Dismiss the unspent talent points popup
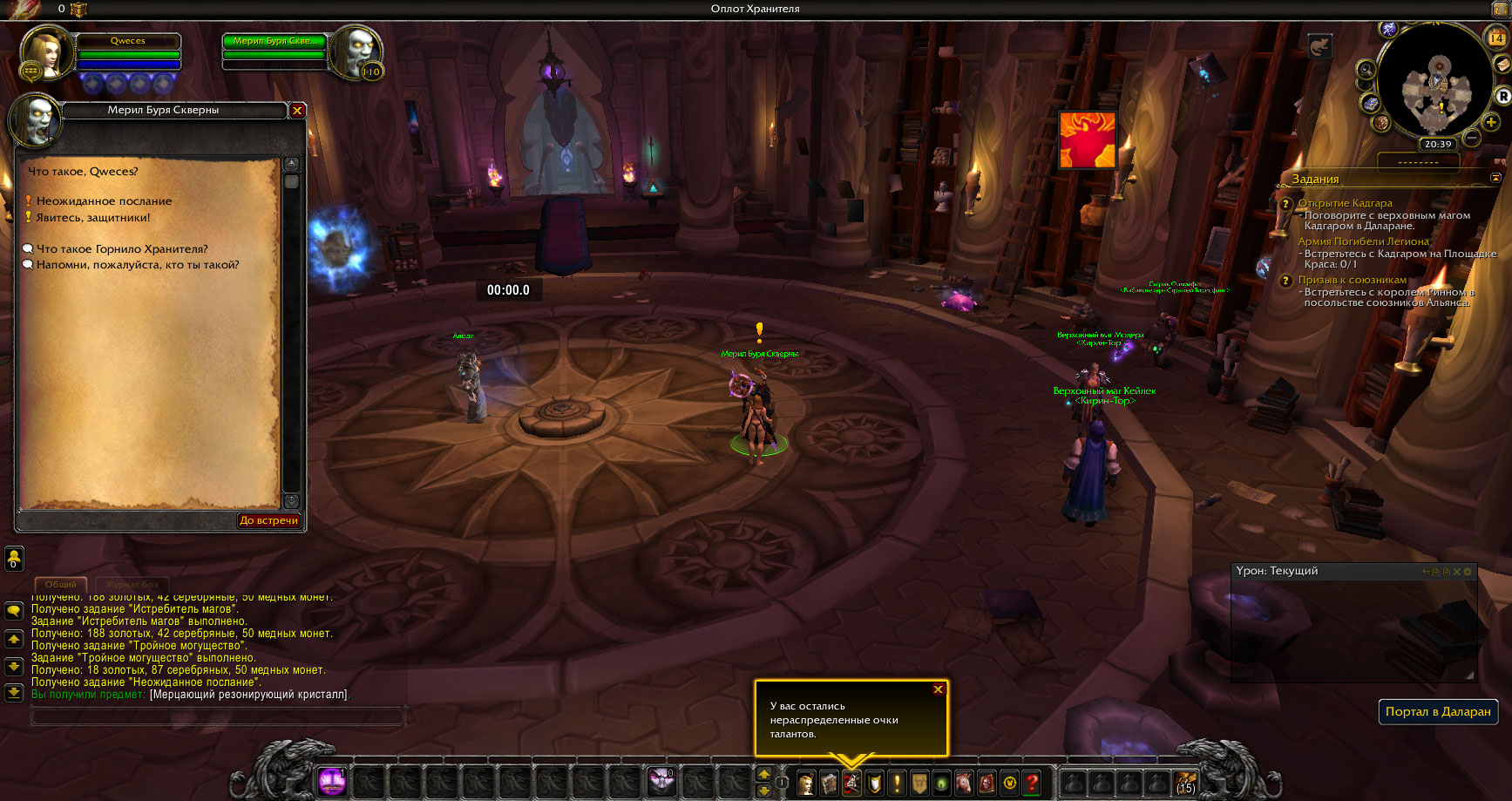Viewport: 1512px width, 801px height. (938, 689)
